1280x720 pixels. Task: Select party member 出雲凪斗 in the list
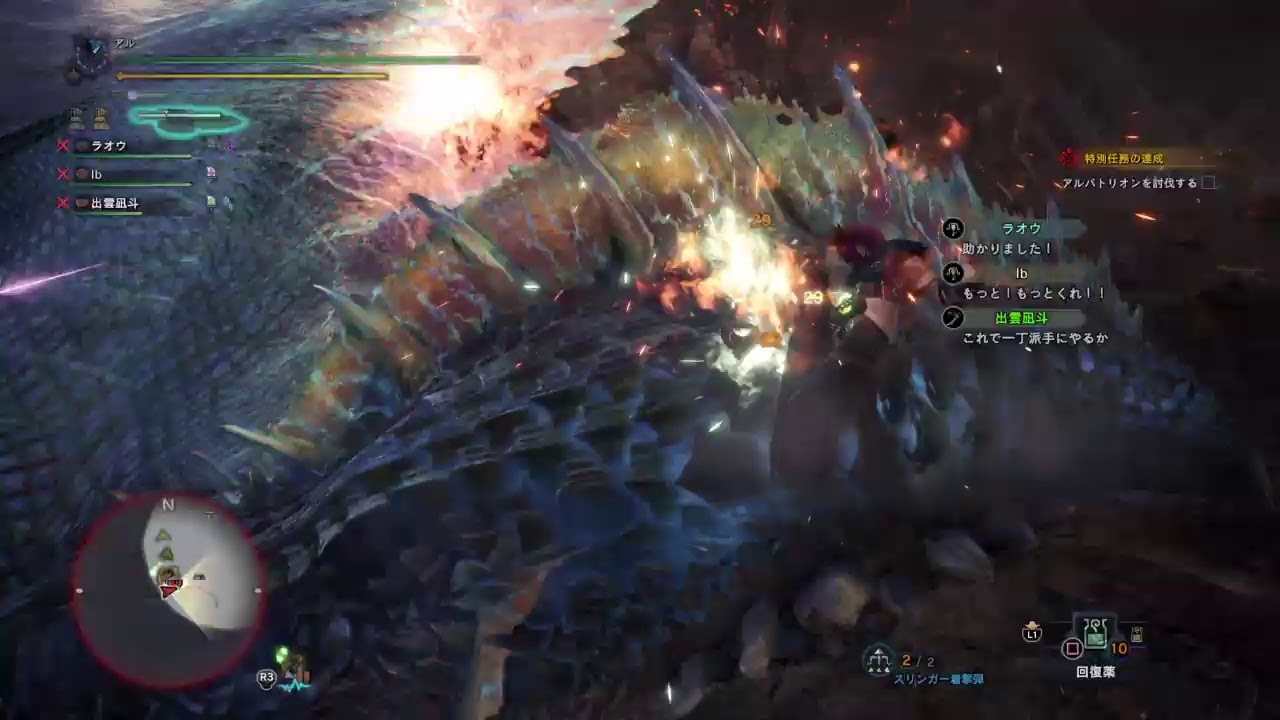coord(114,203)
